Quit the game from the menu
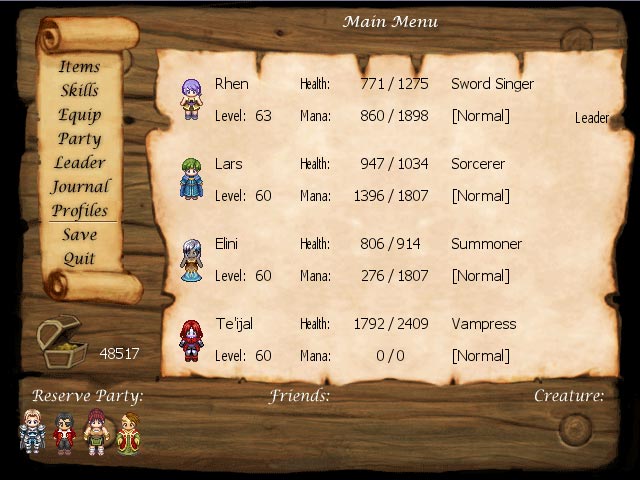 [80, 259]
